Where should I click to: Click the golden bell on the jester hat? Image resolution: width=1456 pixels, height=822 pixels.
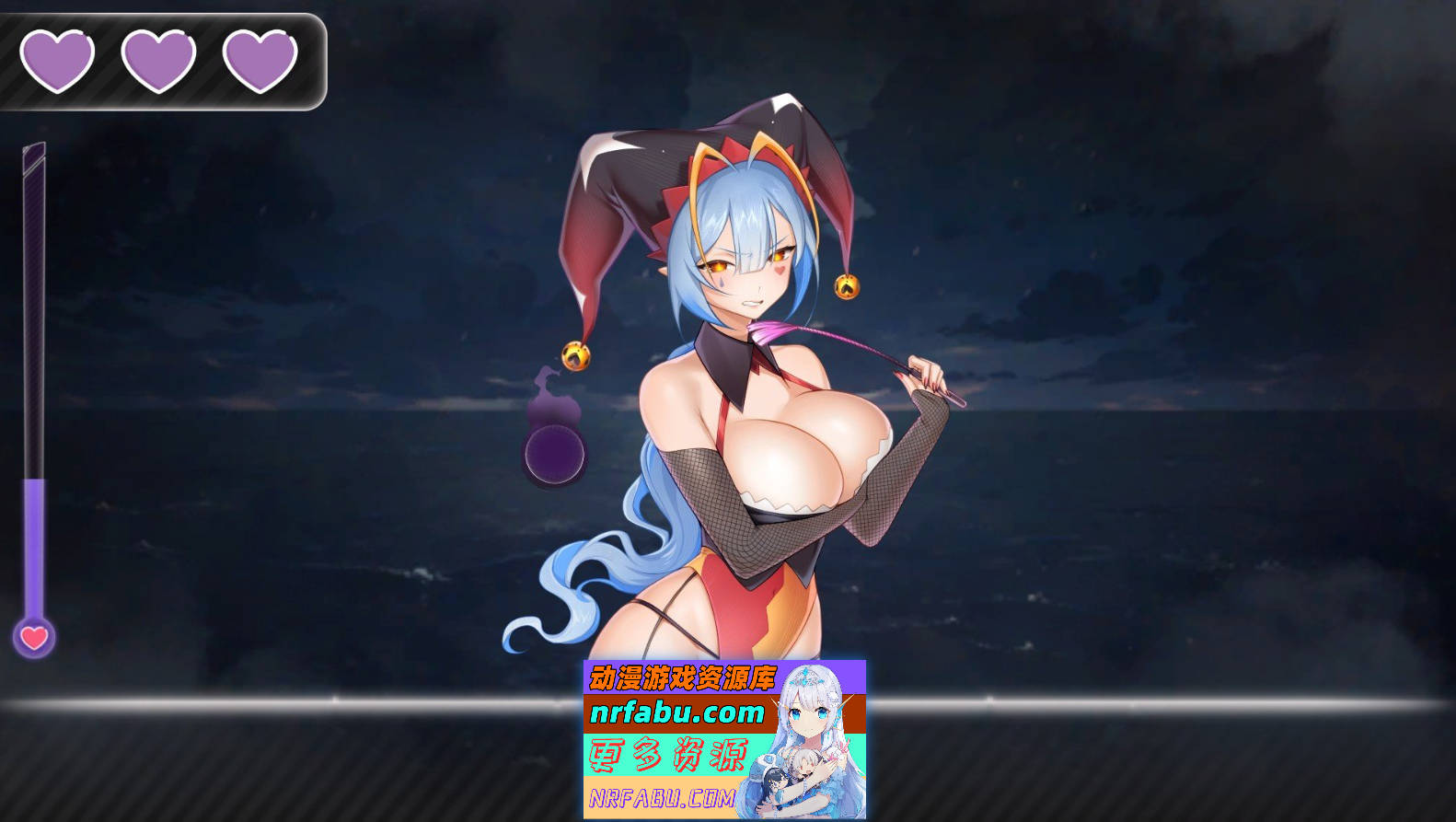(x=847, y=285)
